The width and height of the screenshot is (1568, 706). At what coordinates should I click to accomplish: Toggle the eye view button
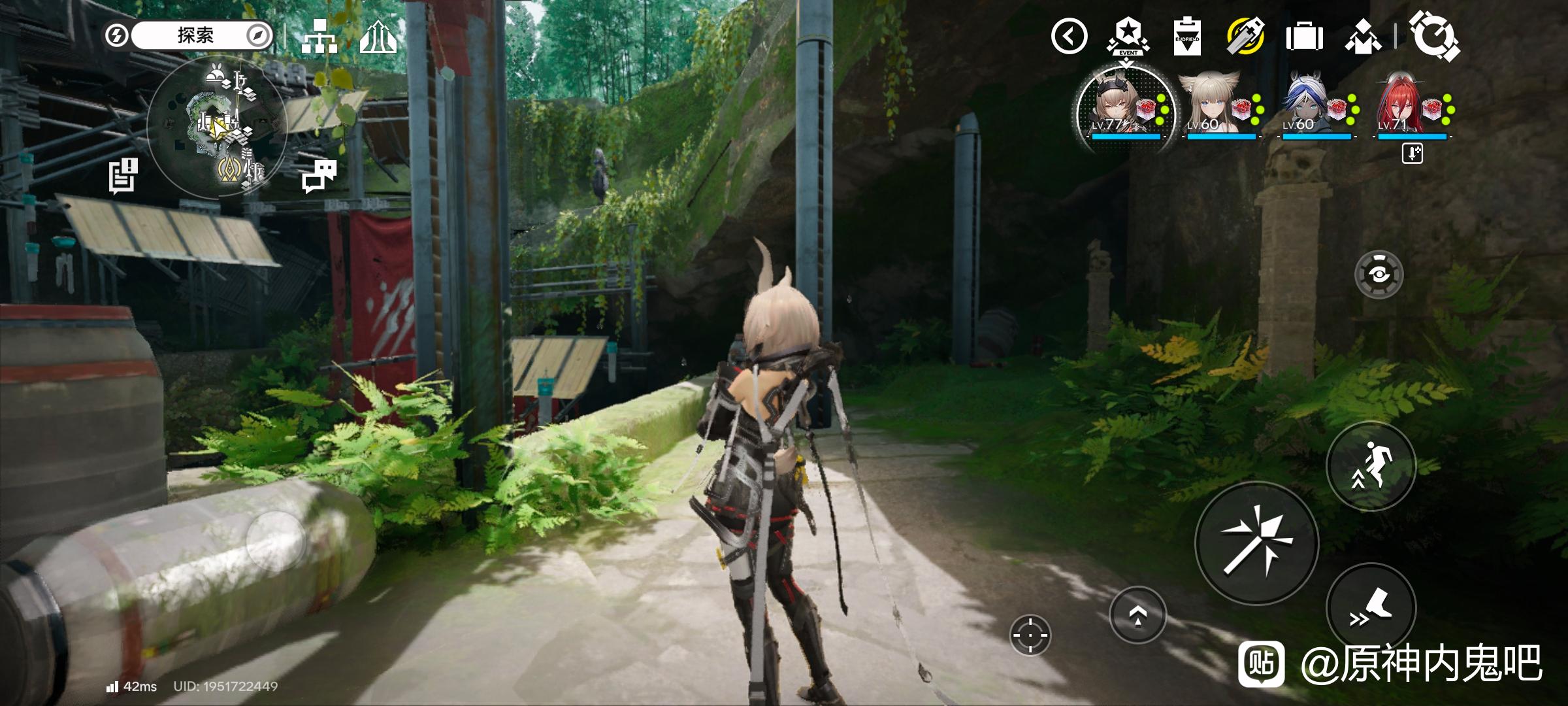[1379, 275]
